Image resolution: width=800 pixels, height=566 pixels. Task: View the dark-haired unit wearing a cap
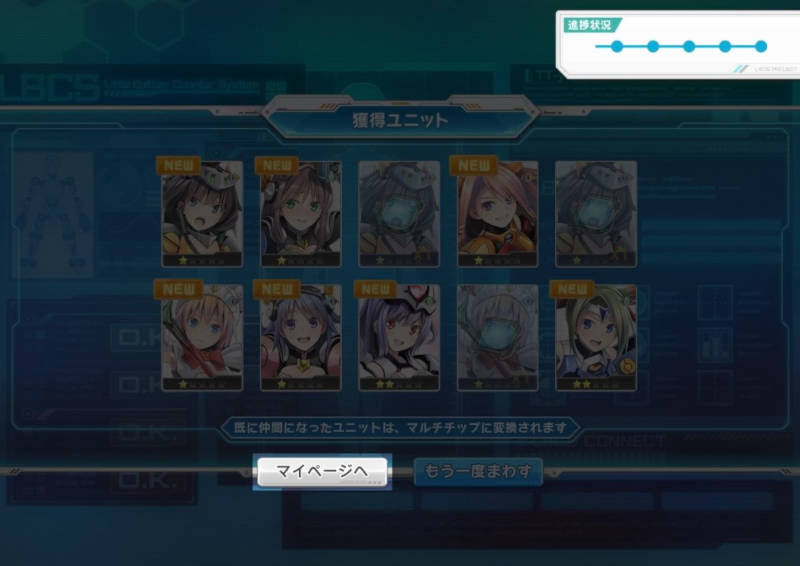coord(202,213)
